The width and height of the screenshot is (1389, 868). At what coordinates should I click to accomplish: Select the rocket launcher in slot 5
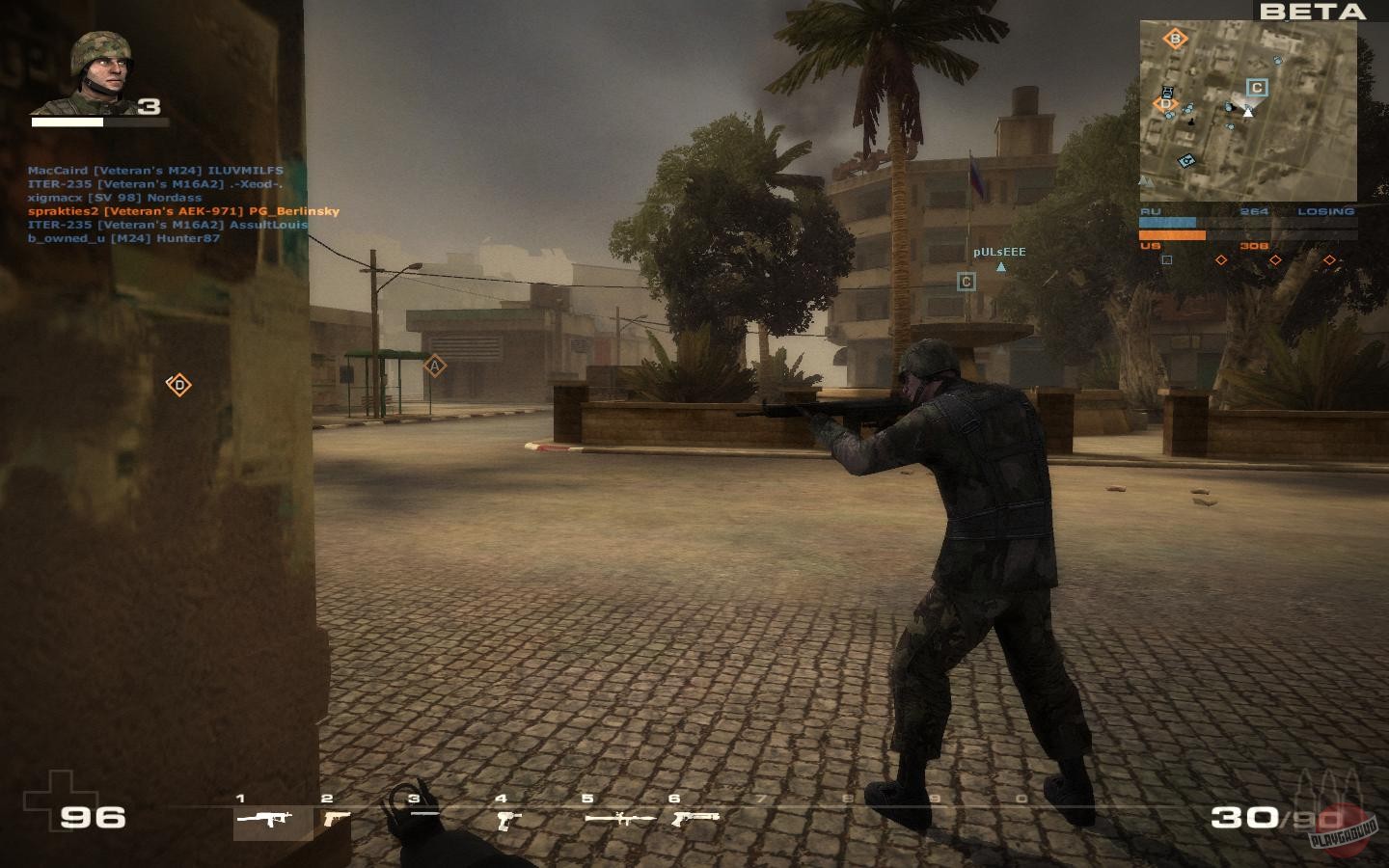(620, 819)
